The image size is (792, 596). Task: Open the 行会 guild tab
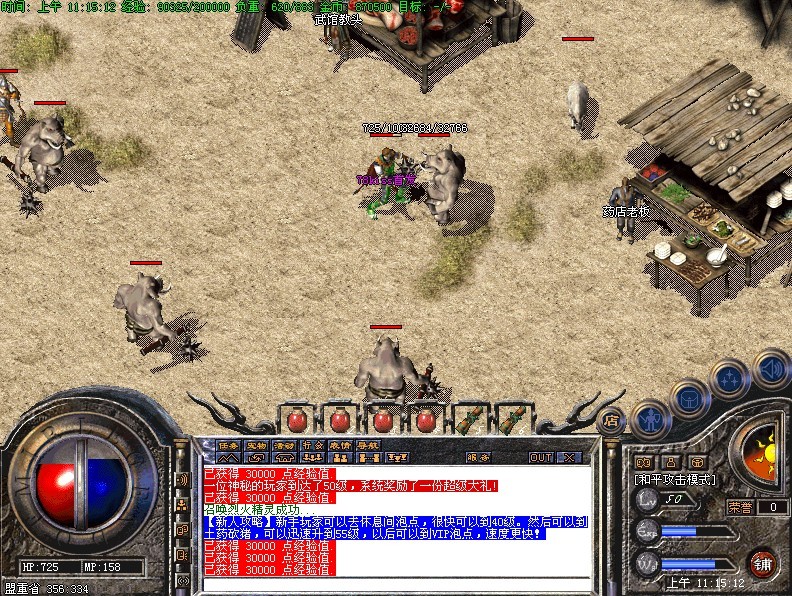coord(313,446)
